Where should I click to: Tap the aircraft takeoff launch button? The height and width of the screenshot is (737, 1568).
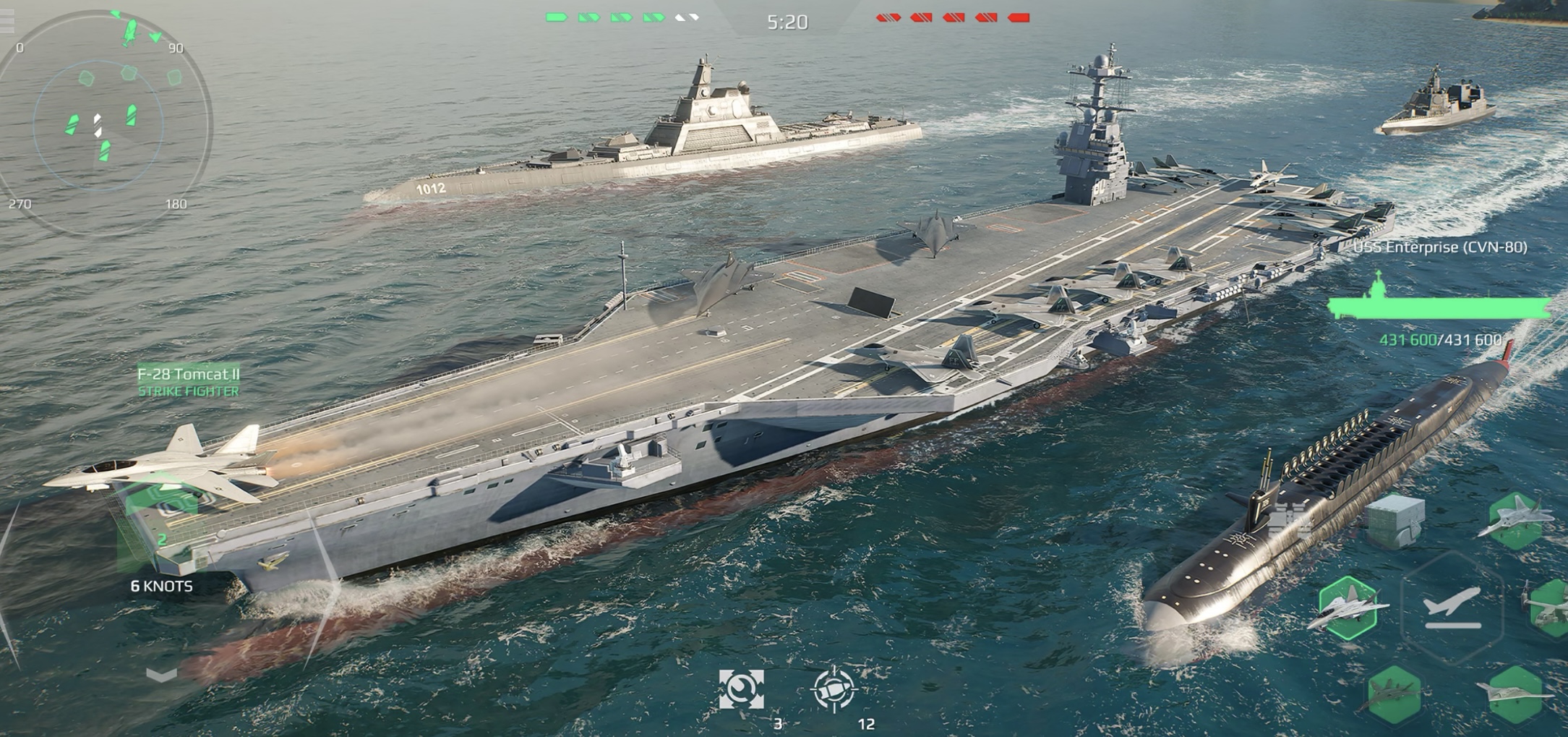click(x=1452, y=606)
